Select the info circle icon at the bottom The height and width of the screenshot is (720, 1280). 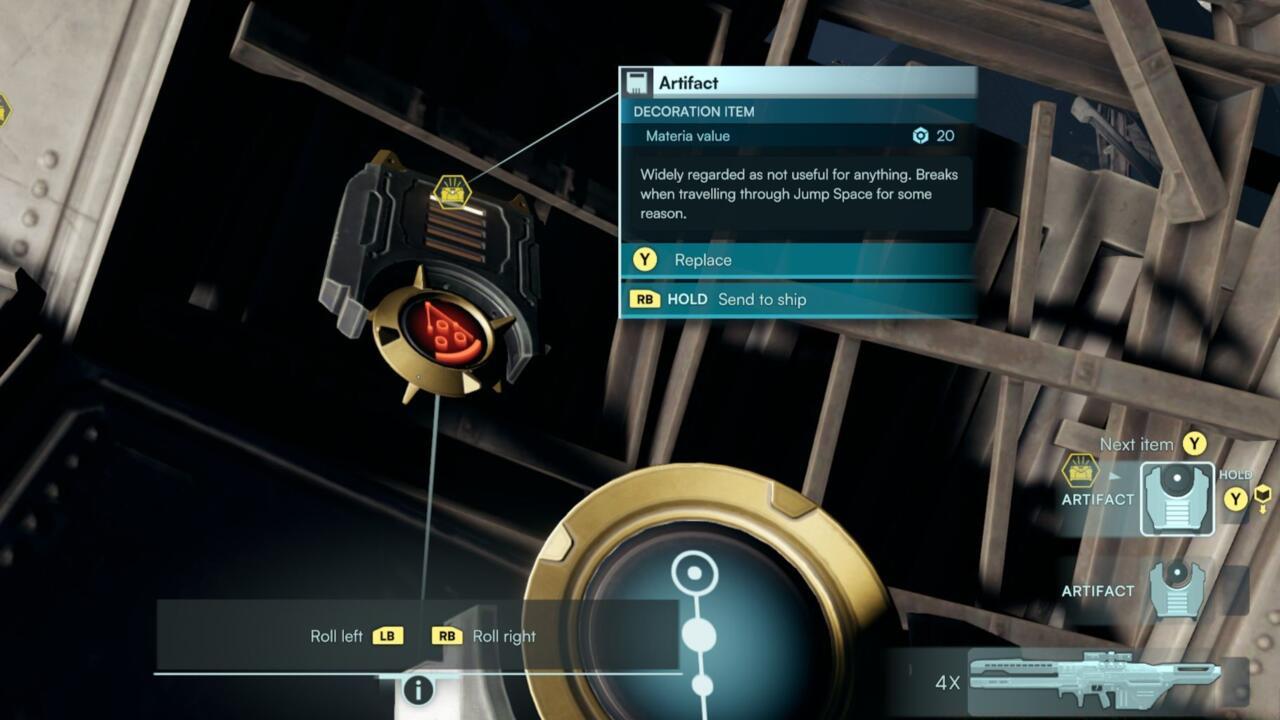419,689
